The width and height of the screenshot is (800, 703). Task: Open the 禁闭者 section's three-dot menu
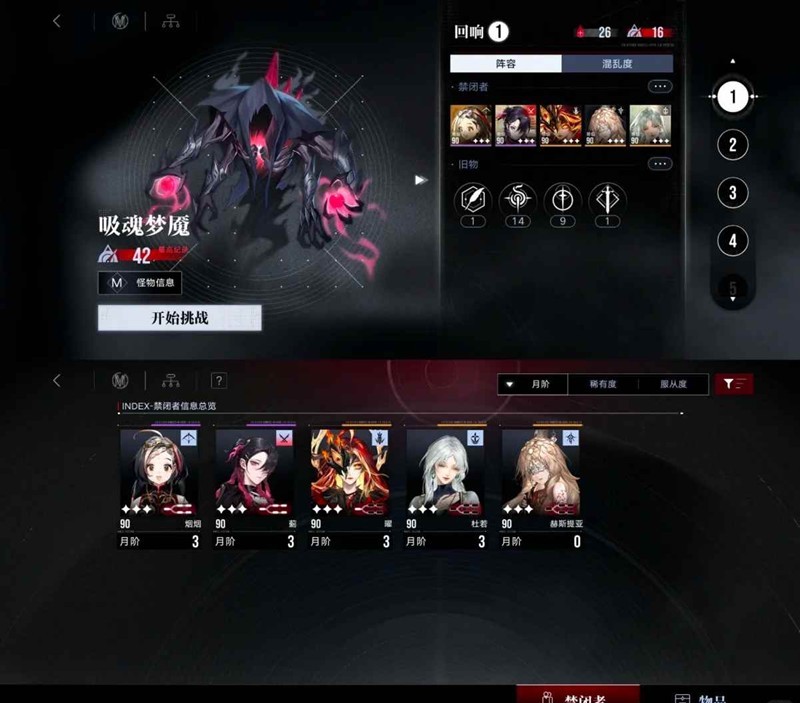tap(659, 87)
